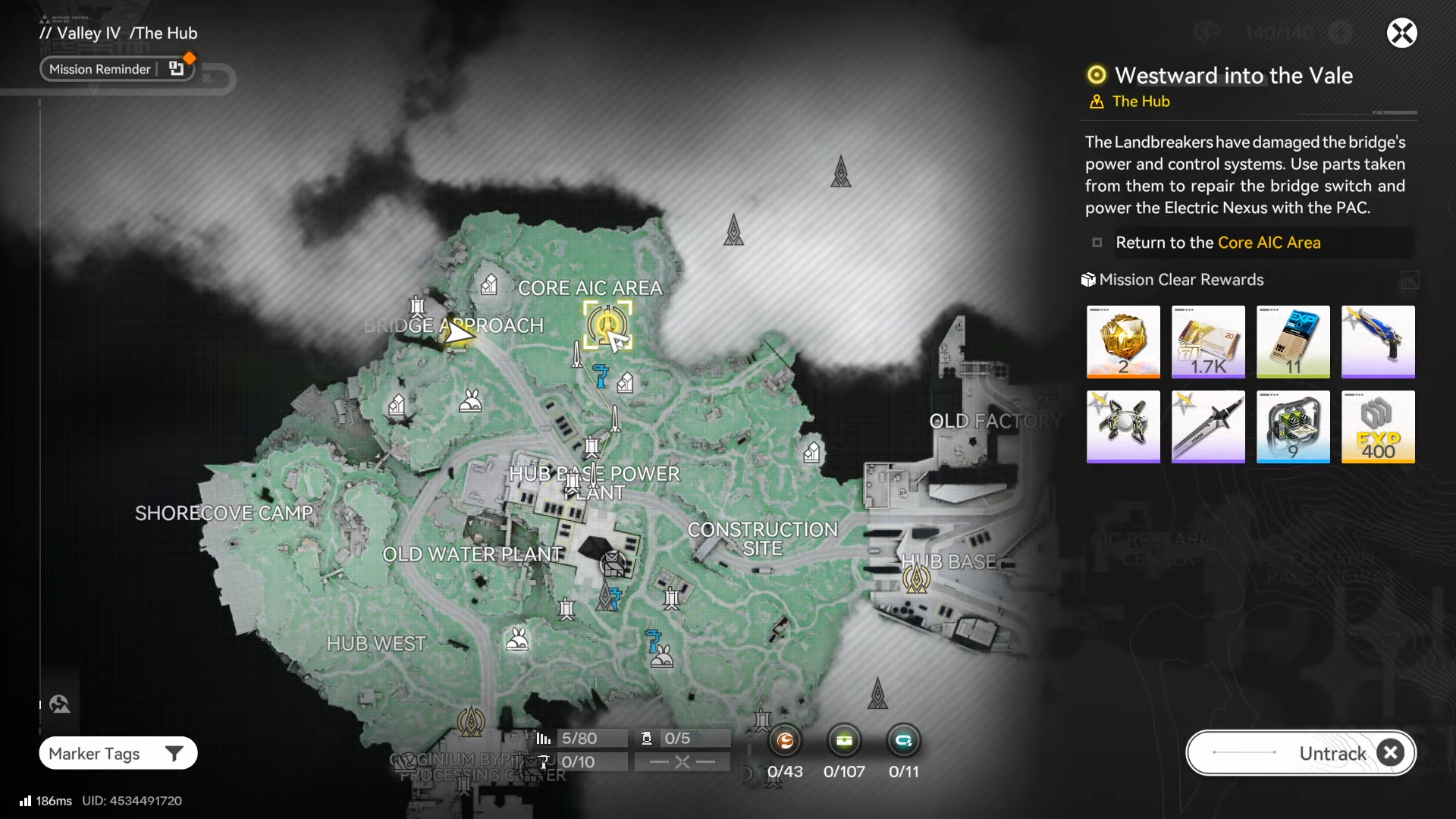
Task: Expand the Mission Clear Rewards section
Action: (1410, 281)
